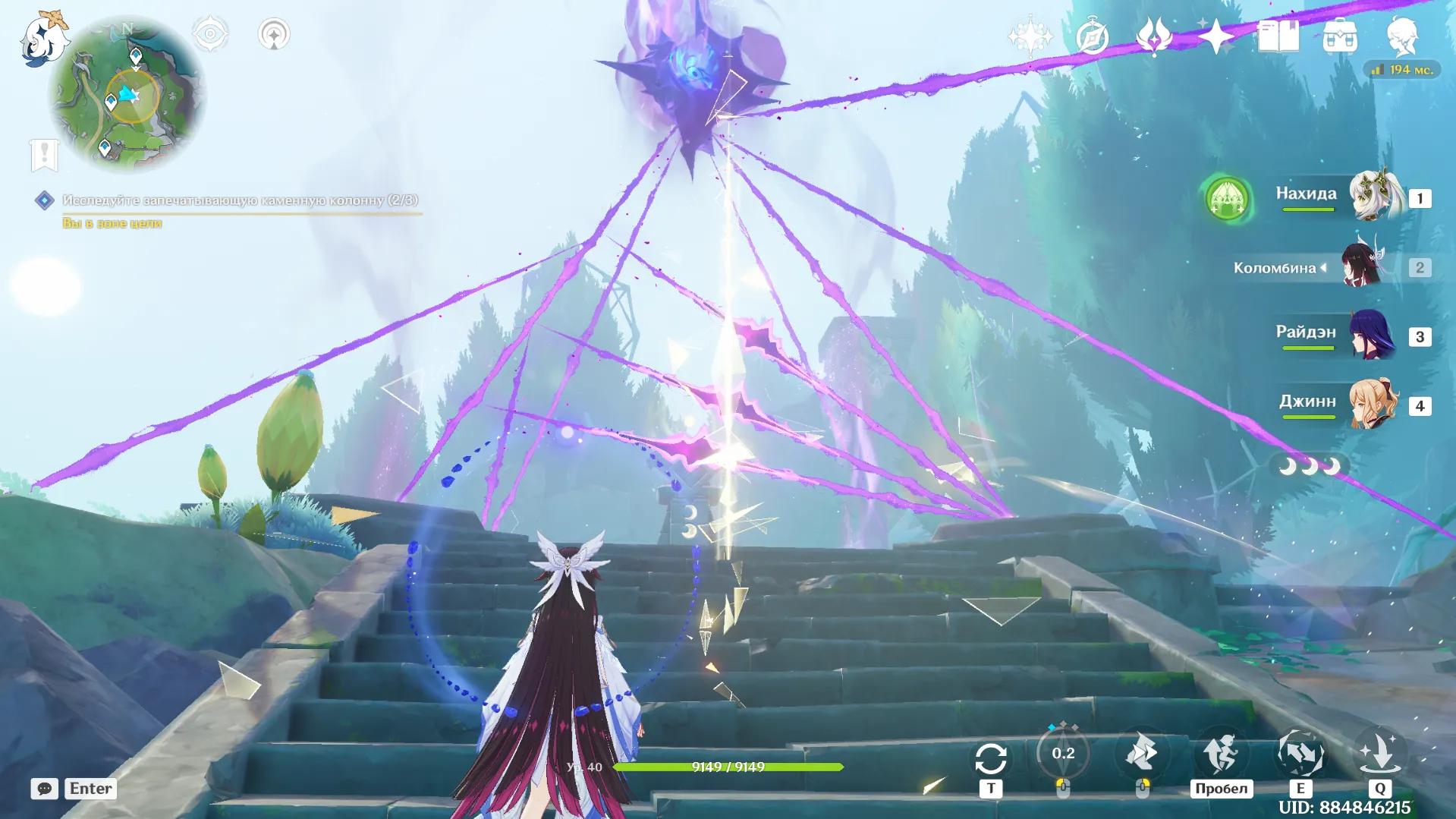Image resolution: width=1456 pixels, height=819 pixels.
Task: Click the character HP bar showing 9149/9149
Action: click(x=728, y=767)
